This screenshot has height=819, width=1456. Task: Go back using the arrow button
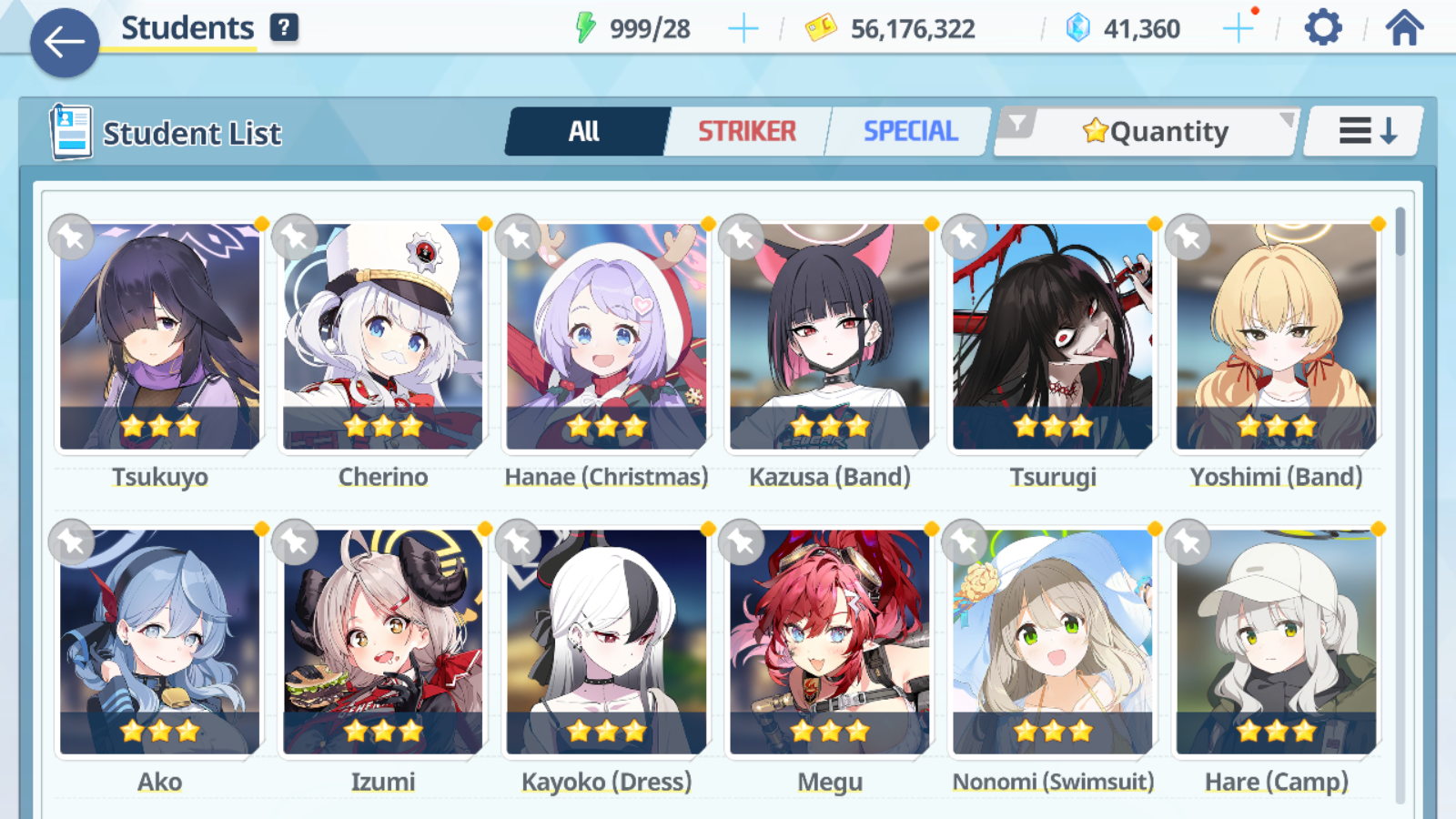tap(64, 42)
